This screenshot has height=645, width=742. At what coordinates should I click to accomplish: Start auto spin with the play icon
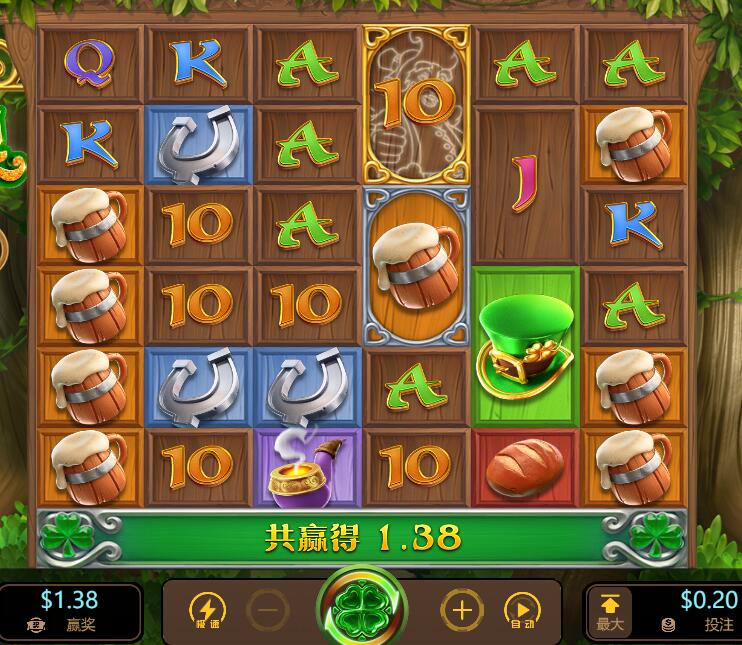click(x=521, y=609)
